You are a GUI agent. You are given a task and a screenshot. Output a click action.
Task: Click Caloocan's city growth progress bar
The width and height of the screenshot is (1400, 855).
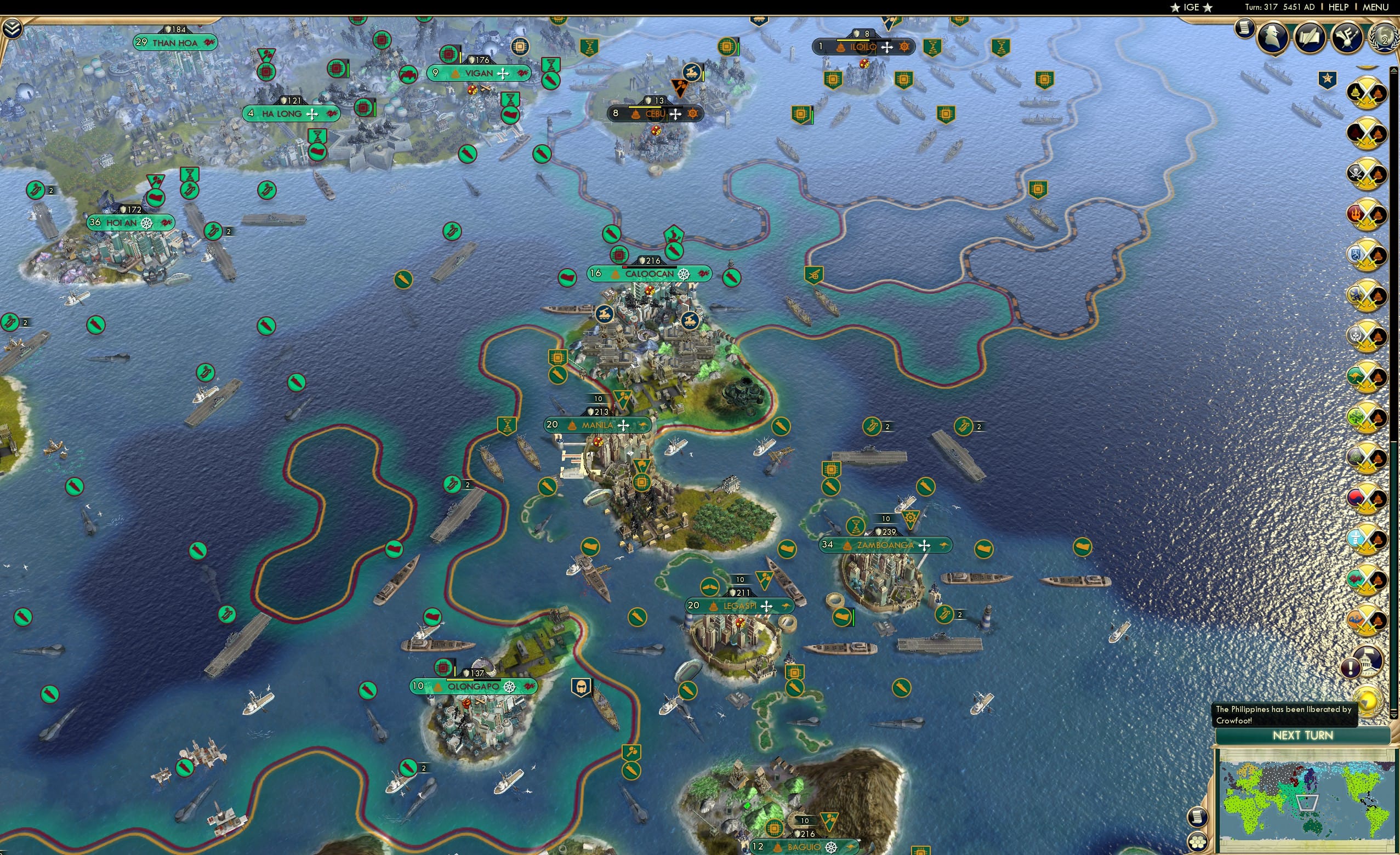[650, 269]
